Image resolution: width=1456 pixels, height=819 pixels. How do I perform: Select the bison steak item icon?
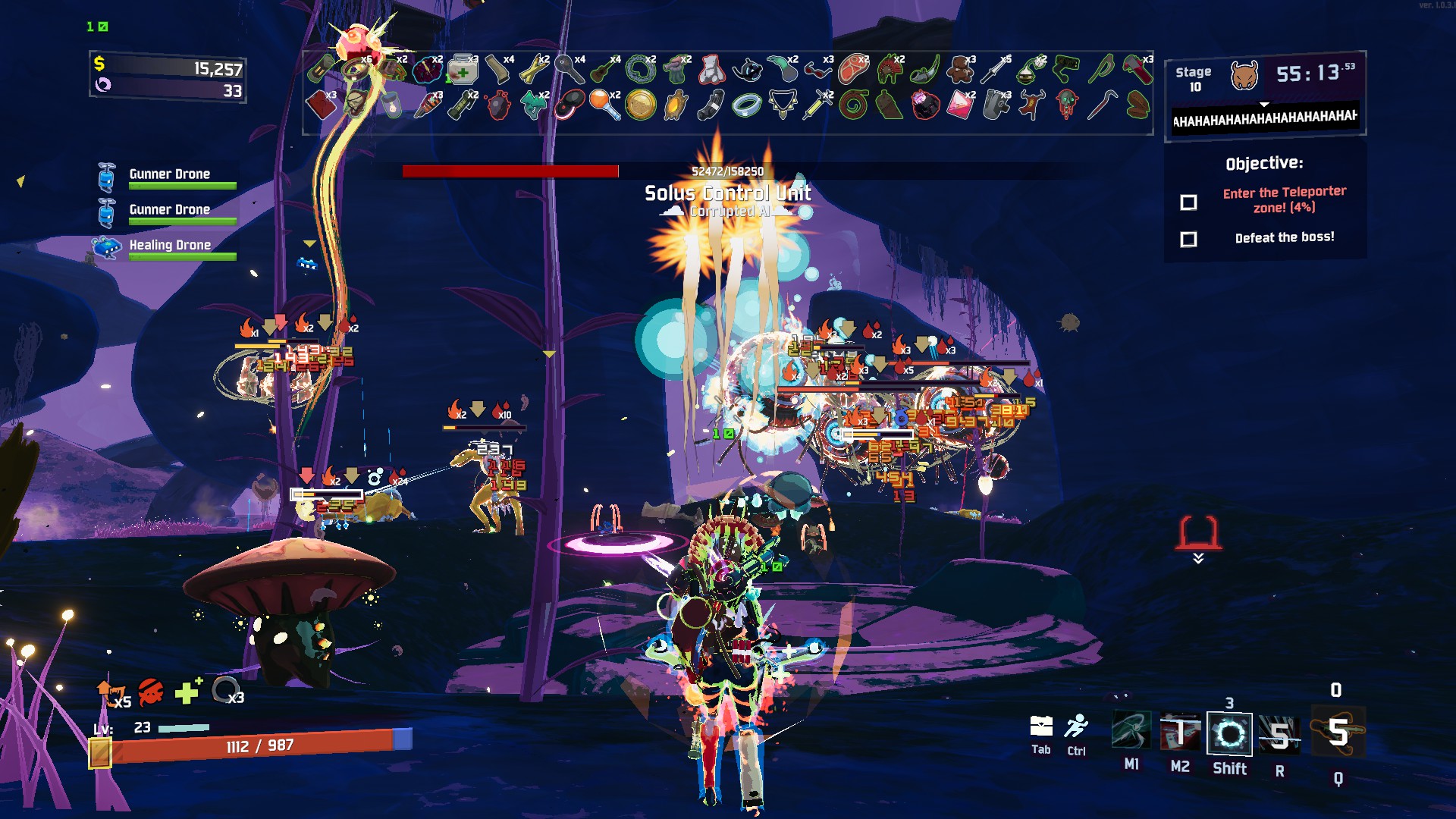tap(855, 70)
